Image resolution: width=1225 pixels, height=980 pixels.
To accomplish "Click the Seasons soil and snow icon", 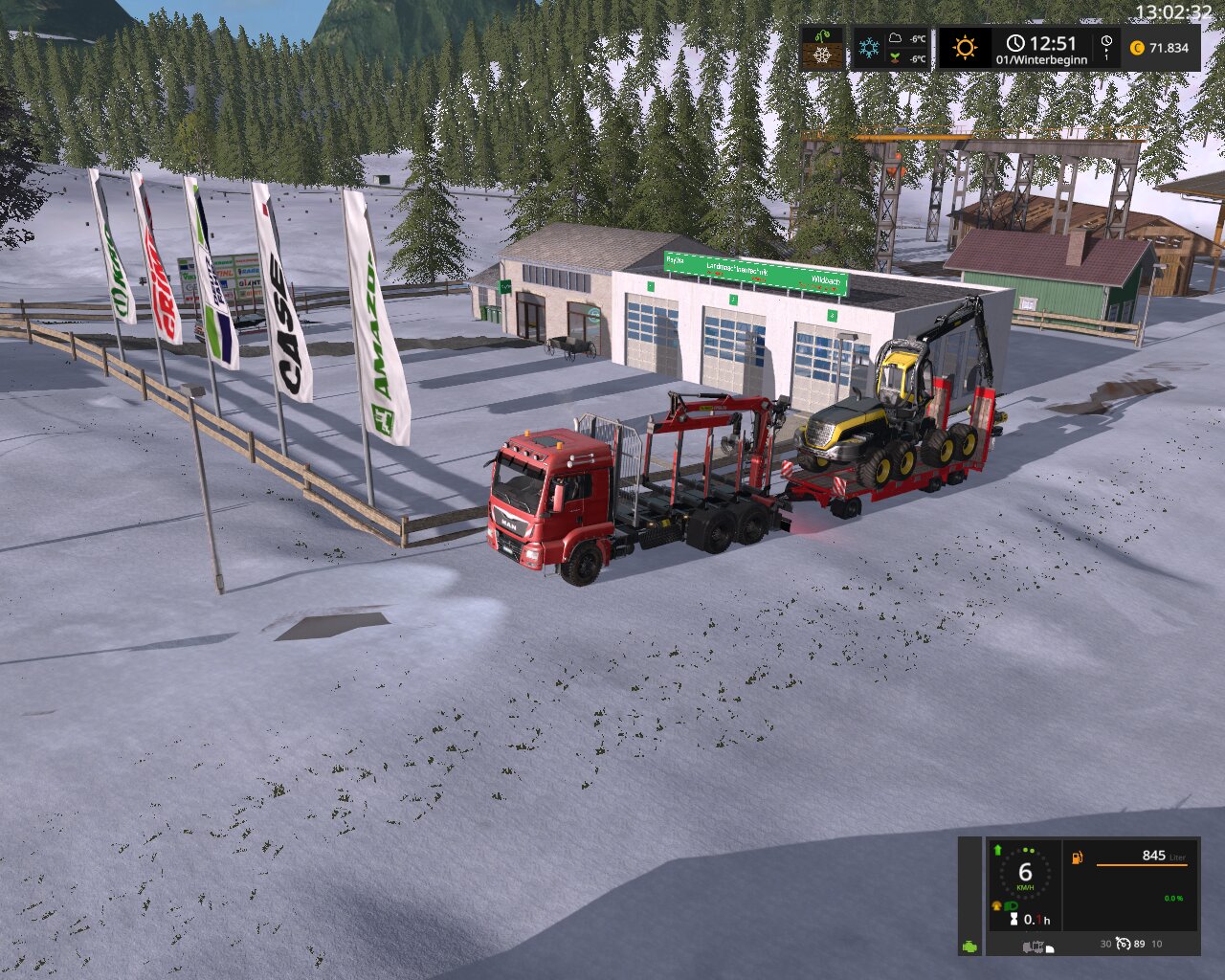I will (x=822, y=47).
